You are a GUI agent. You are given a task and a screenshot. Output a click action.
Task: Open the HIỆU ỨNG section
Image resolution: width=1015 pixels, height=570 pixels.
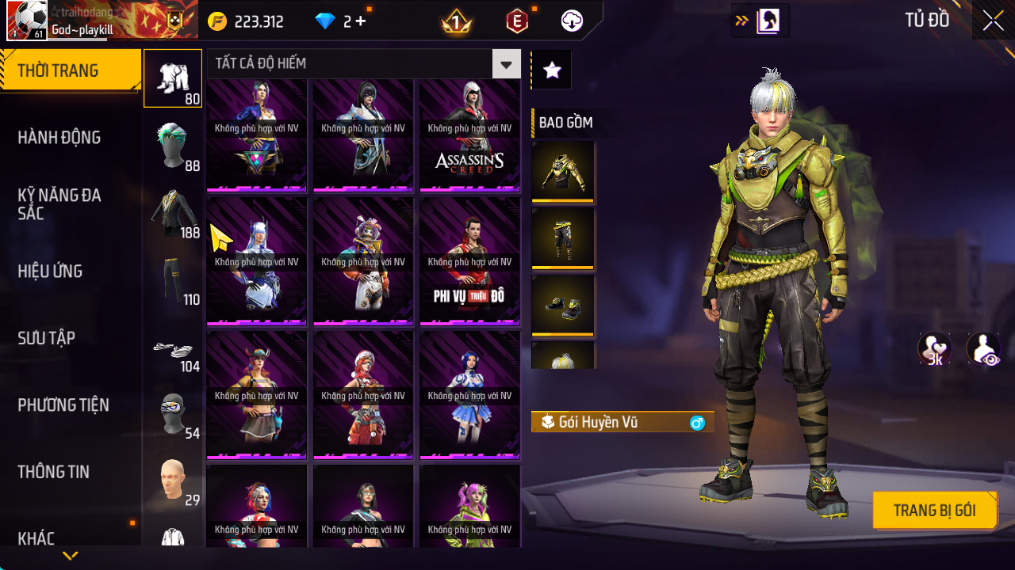point(50,271)
